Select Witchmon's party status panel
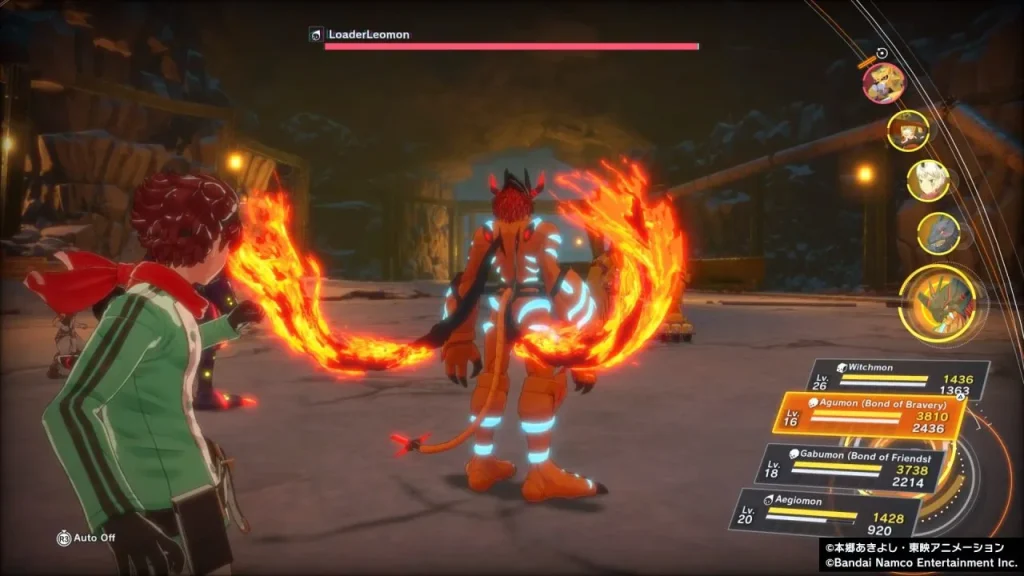Image resolution: width=1024 pixels, height=576 pixels. tap(898, 378)
